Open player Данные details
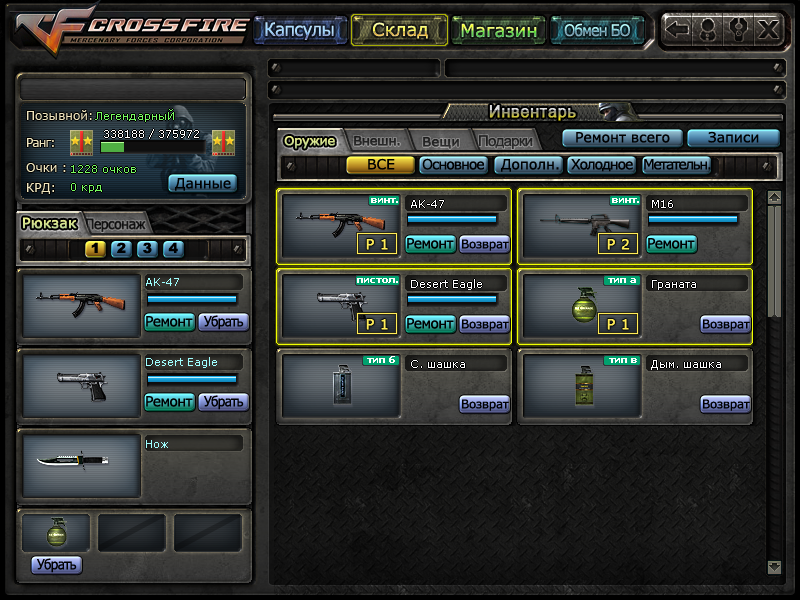This screenshot has width=800, height=600. (x=202, y=183)
